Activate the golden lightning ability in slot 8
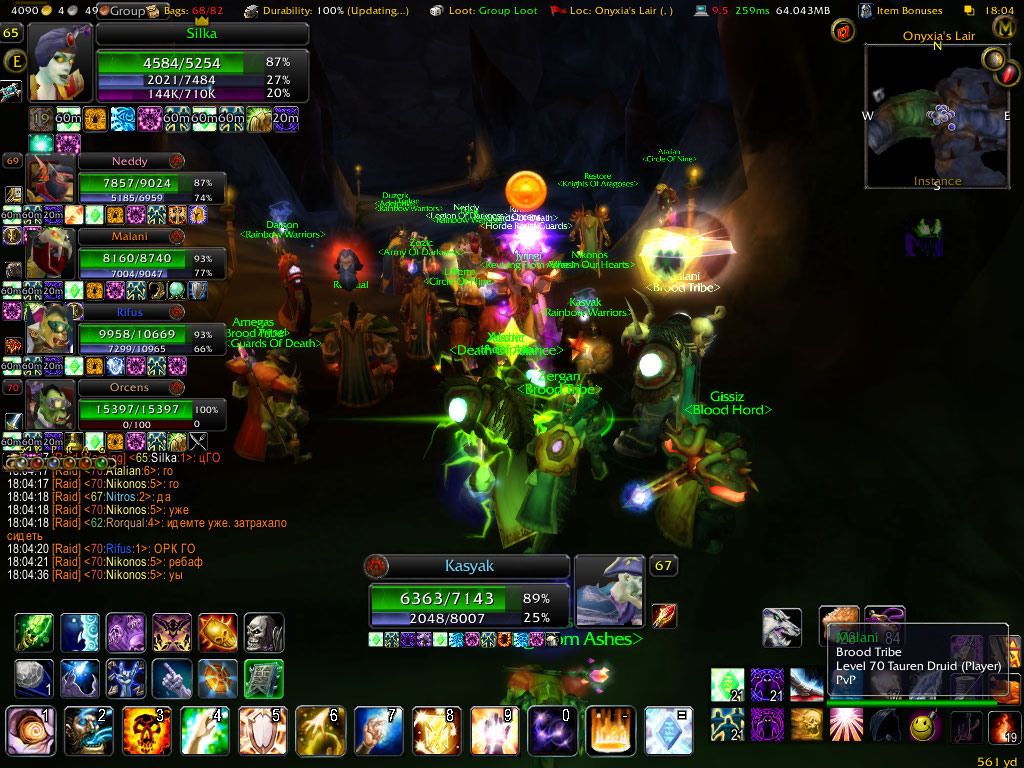This screenshot has width=1024, height=768. 433,728
